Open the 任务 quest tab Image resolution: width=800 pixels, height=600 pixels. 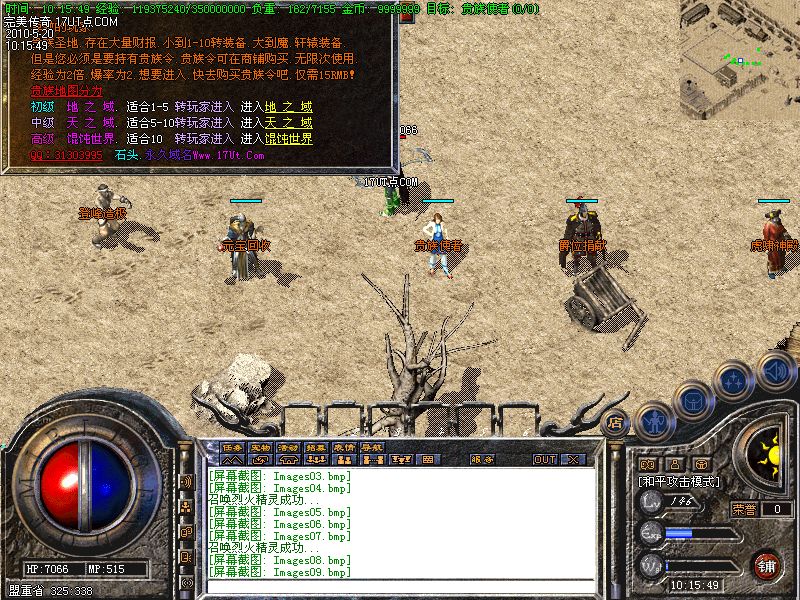click(232, 446)
